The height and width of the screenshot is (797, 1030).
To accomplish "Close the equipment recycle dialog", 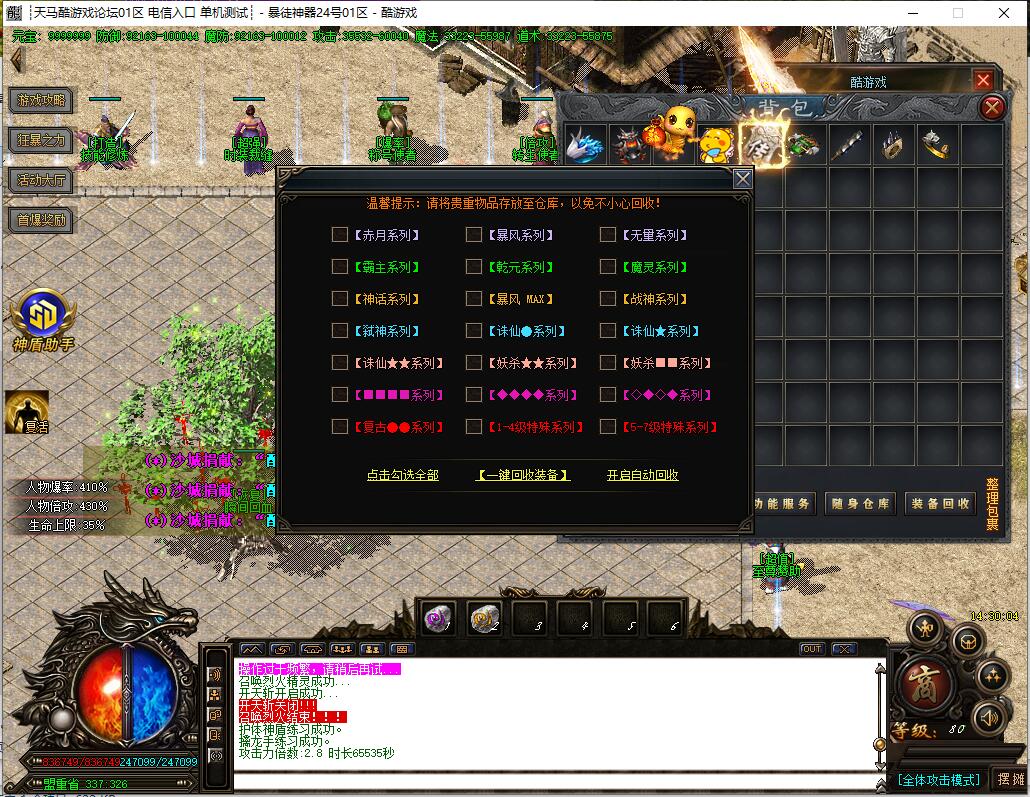I will [743, 179].
